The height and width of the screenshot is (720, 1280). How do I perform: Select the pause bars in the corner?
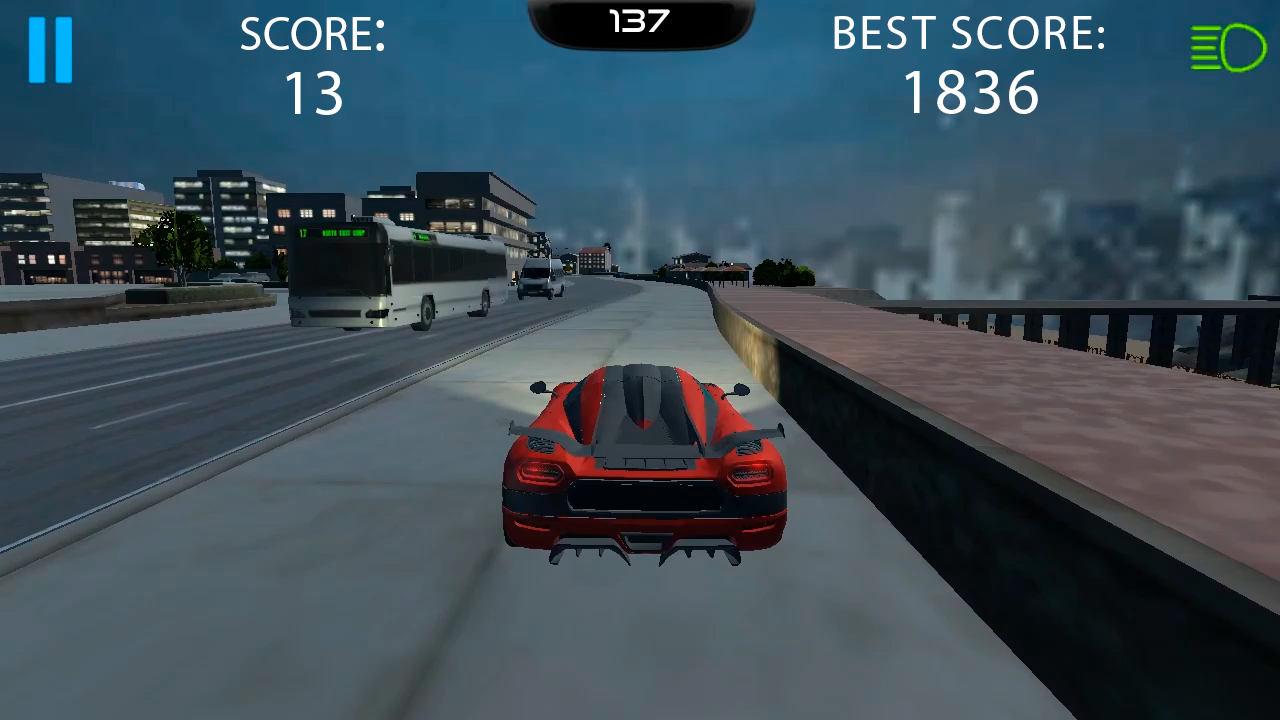[x=50, y=48]
